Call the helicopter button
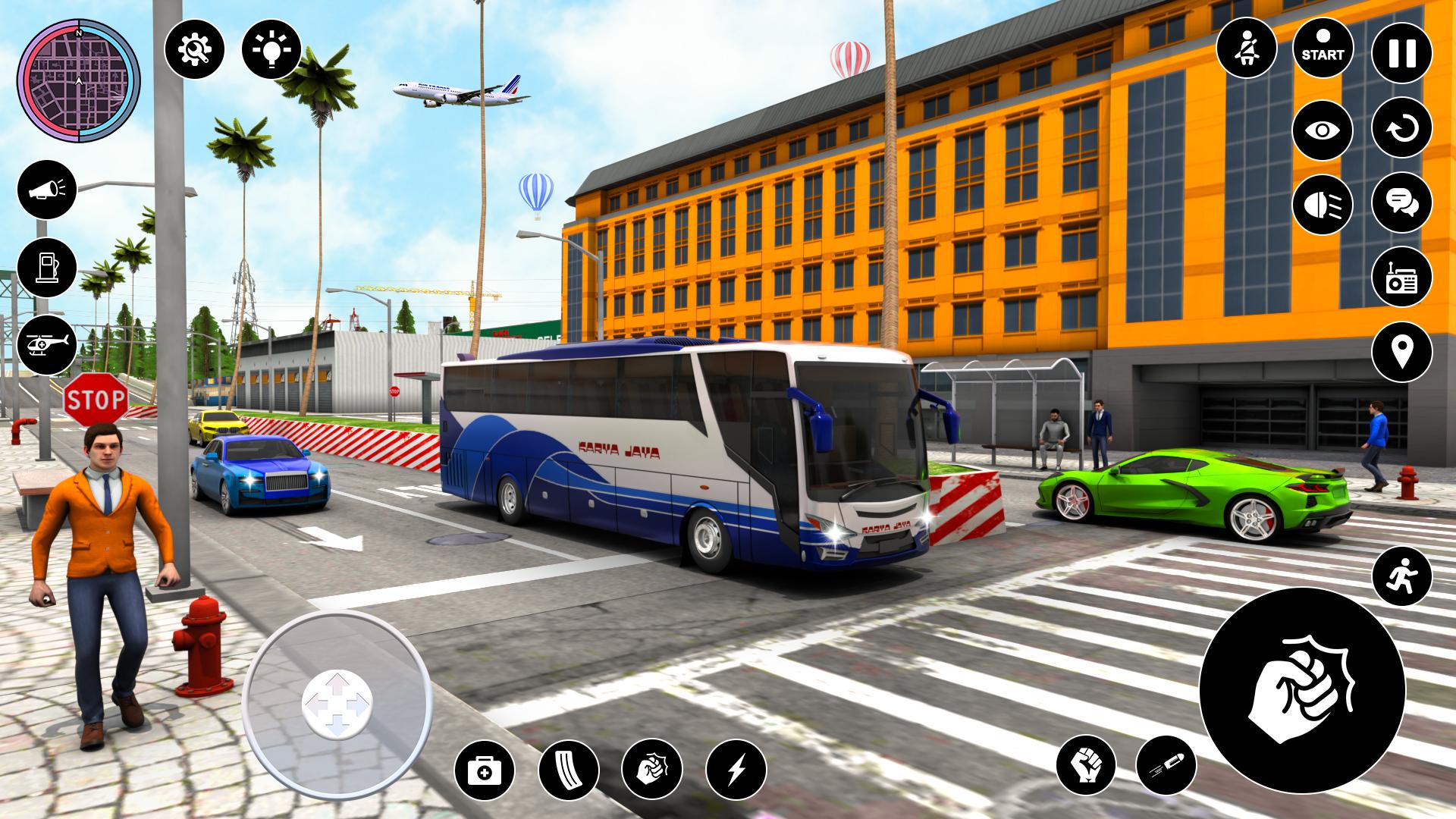Viewport: 1456px width, 819px height. [47, 344]
